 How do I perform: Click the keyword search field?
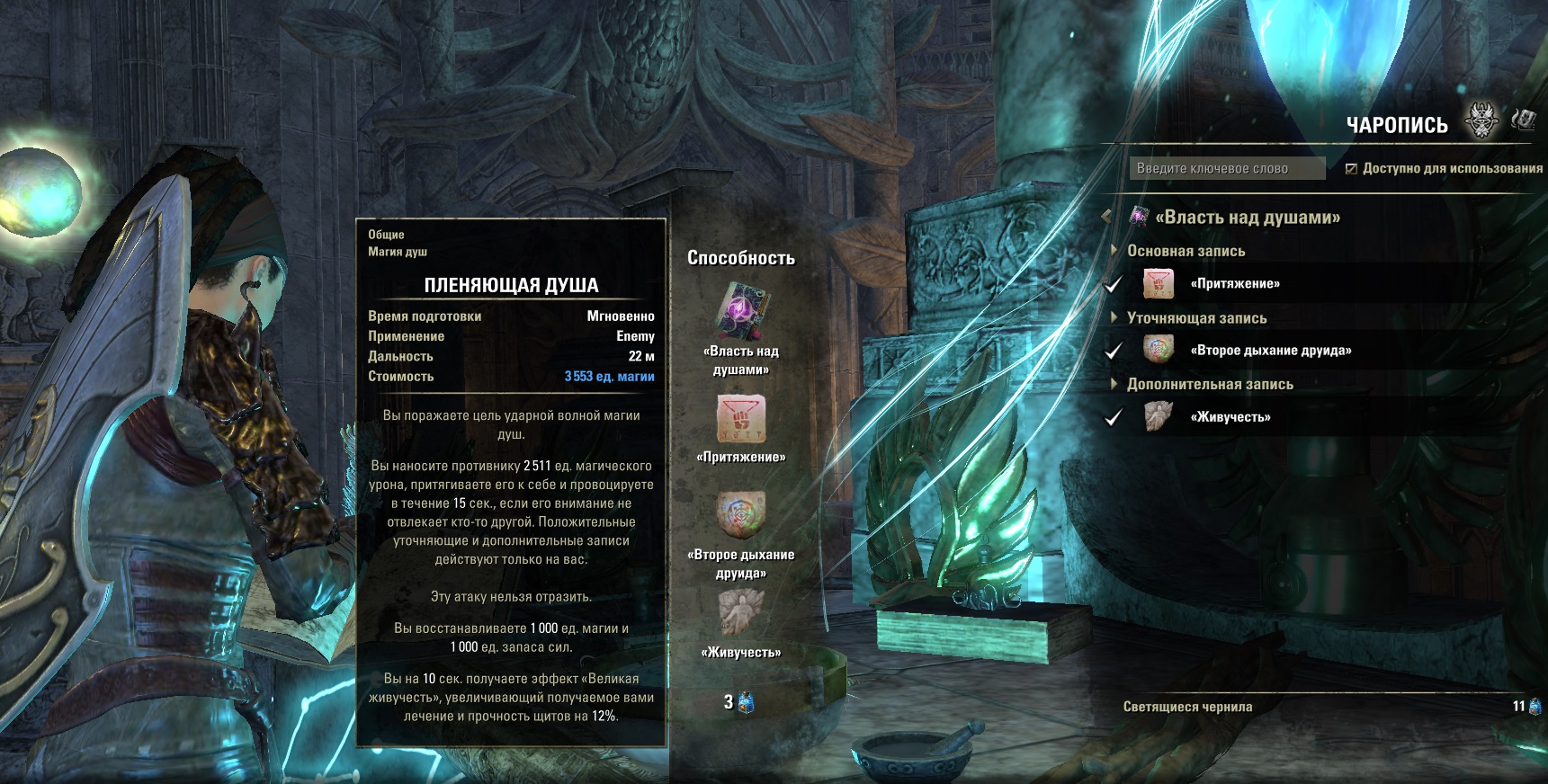(x=1226, y=168)
